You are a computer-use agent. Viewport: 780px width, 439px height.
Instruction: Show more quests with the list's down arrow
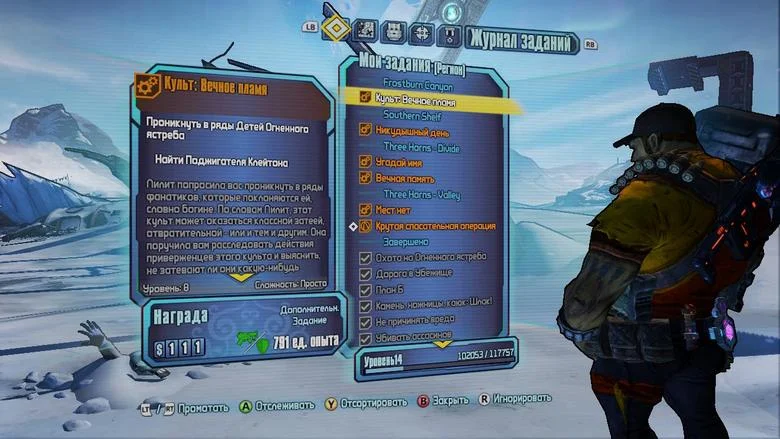click(x=441, y=344)
